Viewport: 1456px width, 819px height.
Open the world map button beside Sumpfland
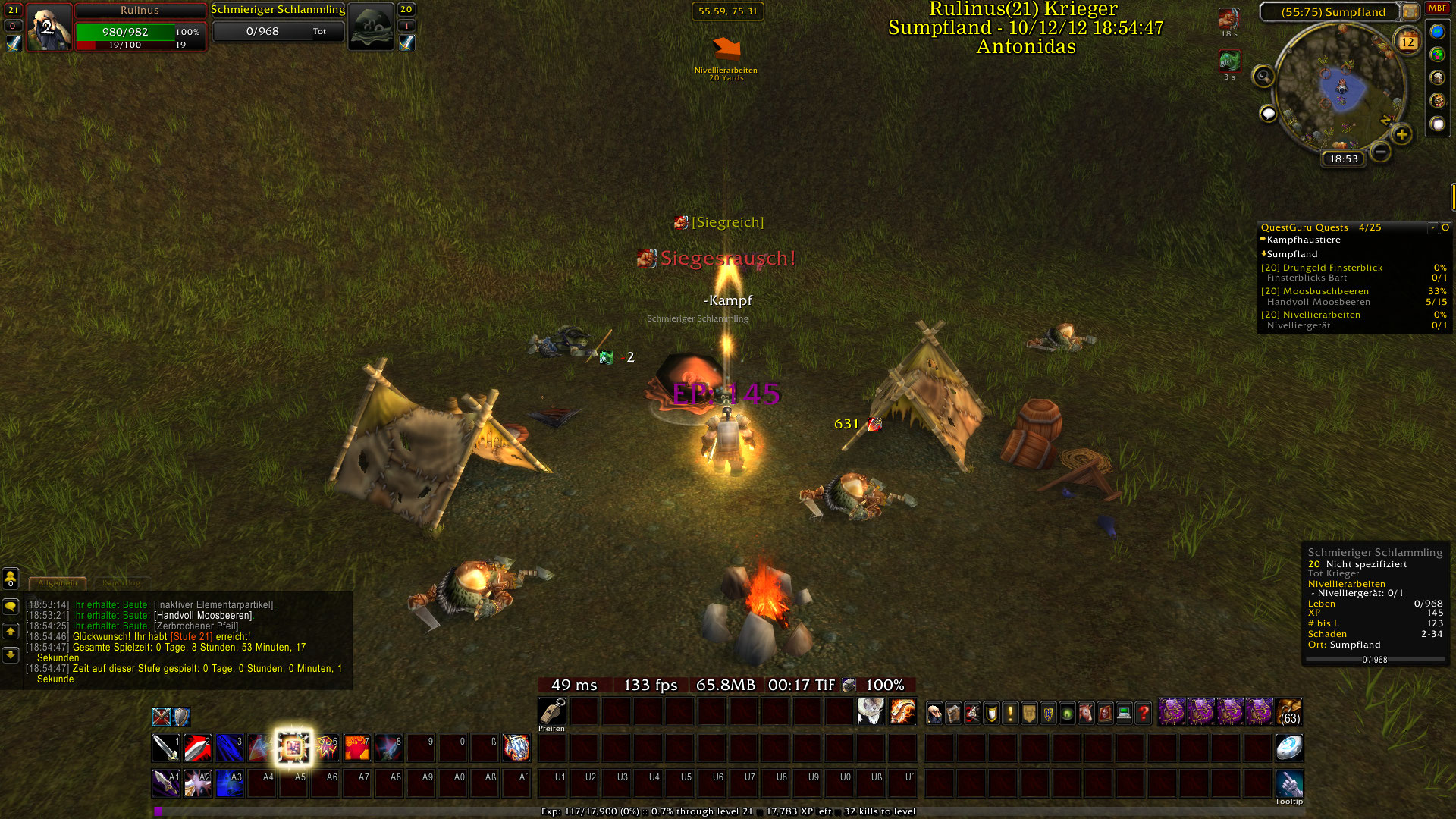(1410, 11)
